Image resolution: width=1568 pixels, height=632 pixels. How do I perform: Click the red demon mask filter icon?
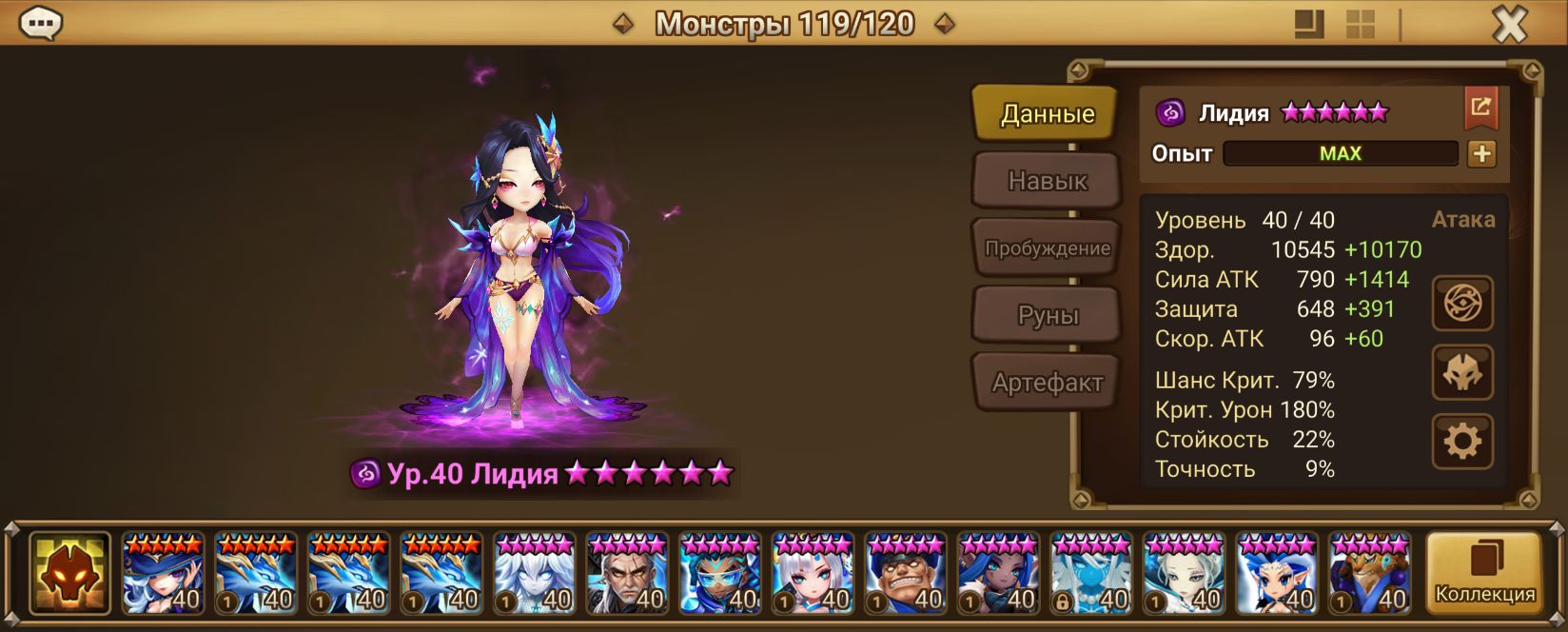pyautogui.click(x=69, y=573)
